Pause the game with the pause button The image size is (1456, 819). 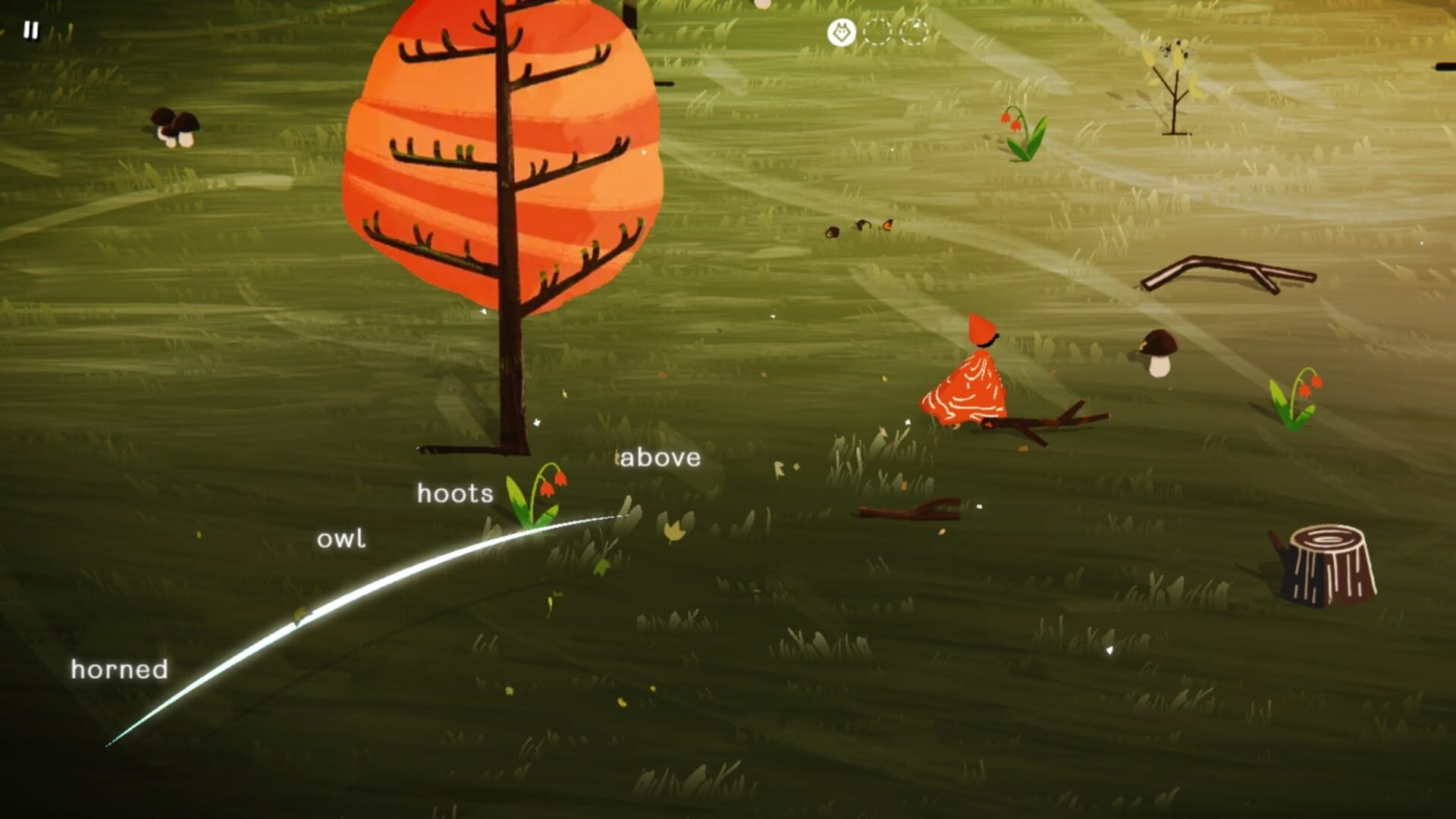pos(30,30)
